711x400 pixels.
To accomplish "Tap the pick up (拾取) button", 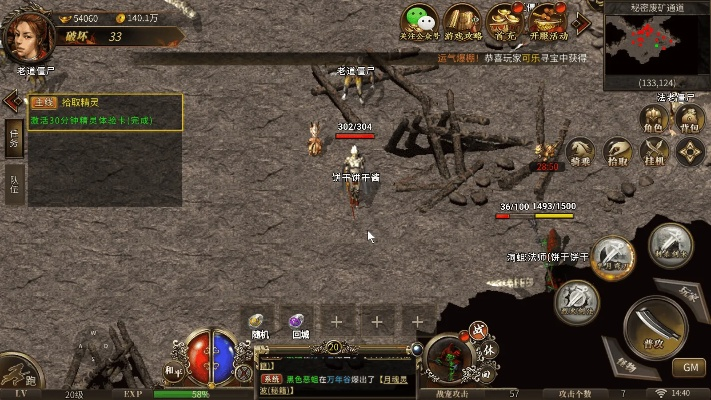I will [619, 150].
